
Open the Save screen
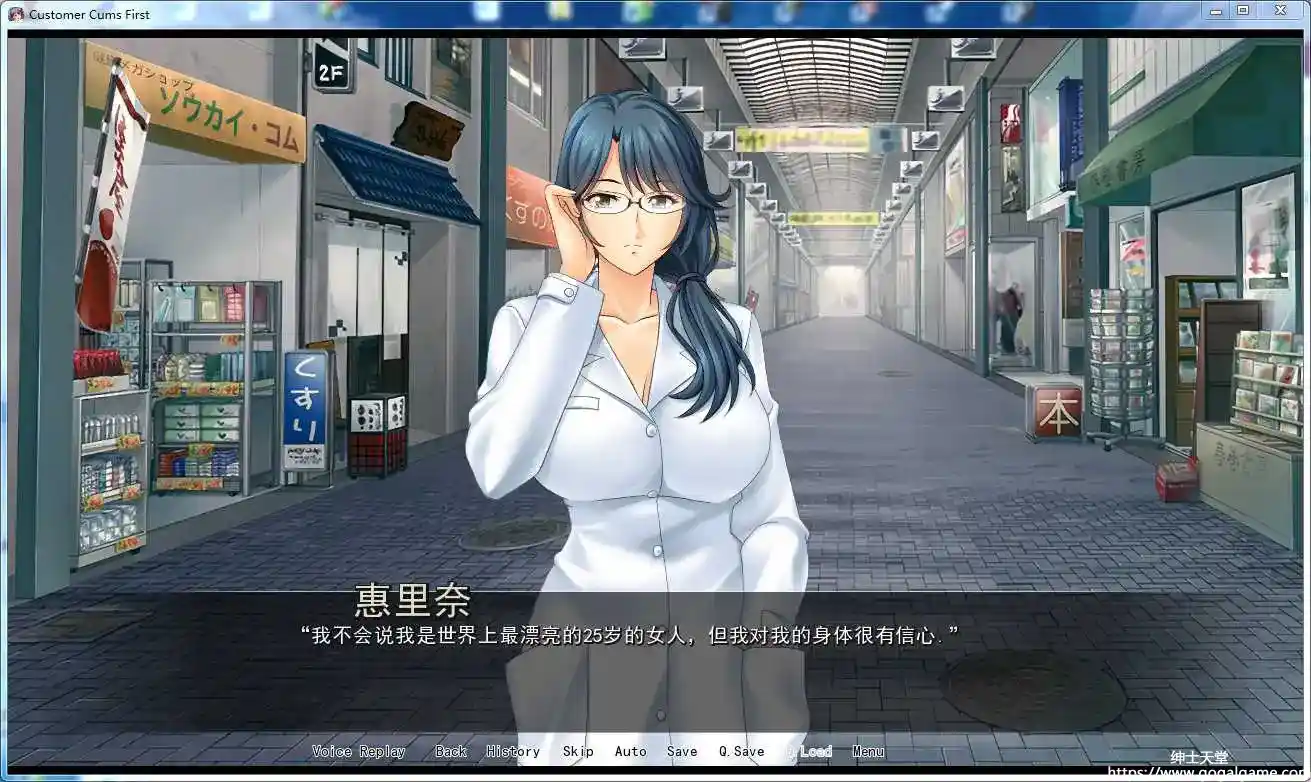click(682, 751)
